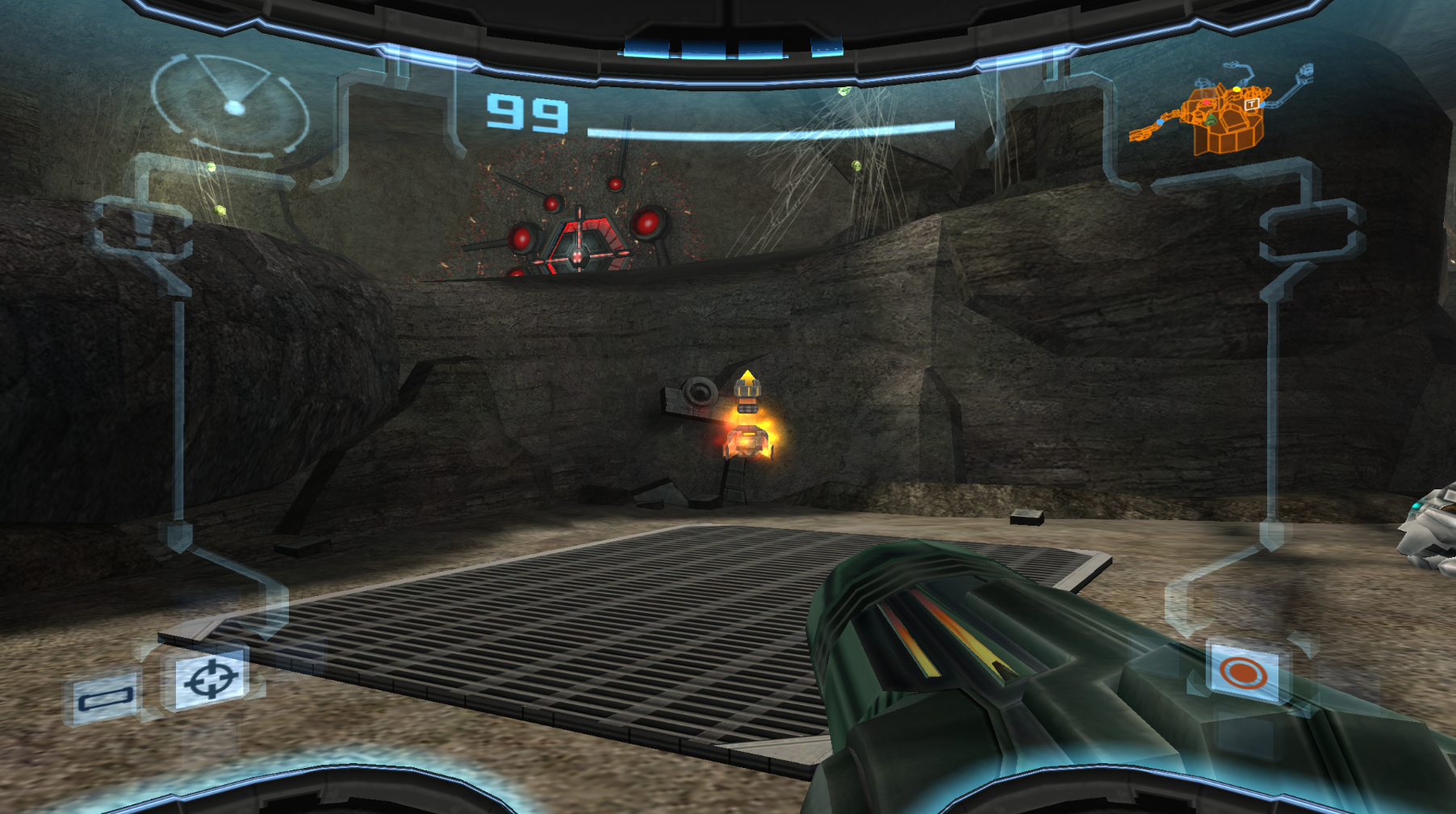Screen dimensions: 1456x814
Task: Open the orange area minimap
Action: tap(1217, 113)
